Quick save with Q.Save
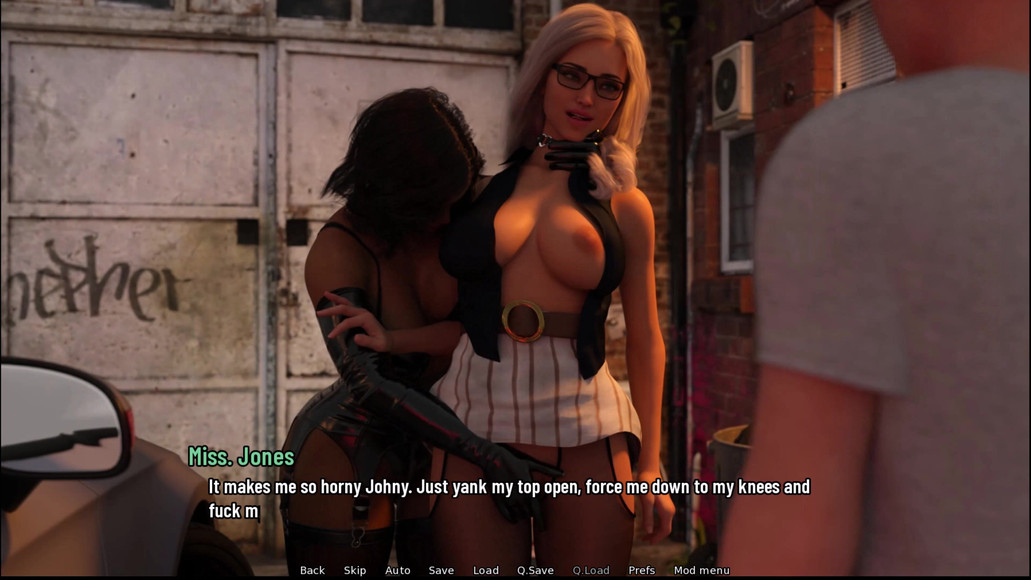Viewport: 1031px width, 580px height. 535,570
